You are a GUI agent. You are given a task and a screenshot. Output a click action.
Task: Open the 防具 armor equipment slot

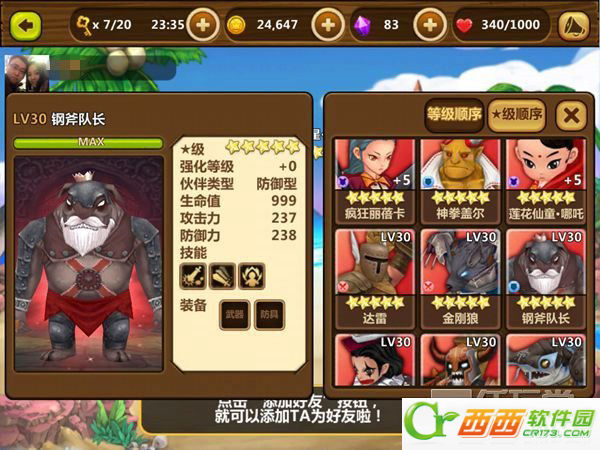pyautogui.click(x=268, y=314)
